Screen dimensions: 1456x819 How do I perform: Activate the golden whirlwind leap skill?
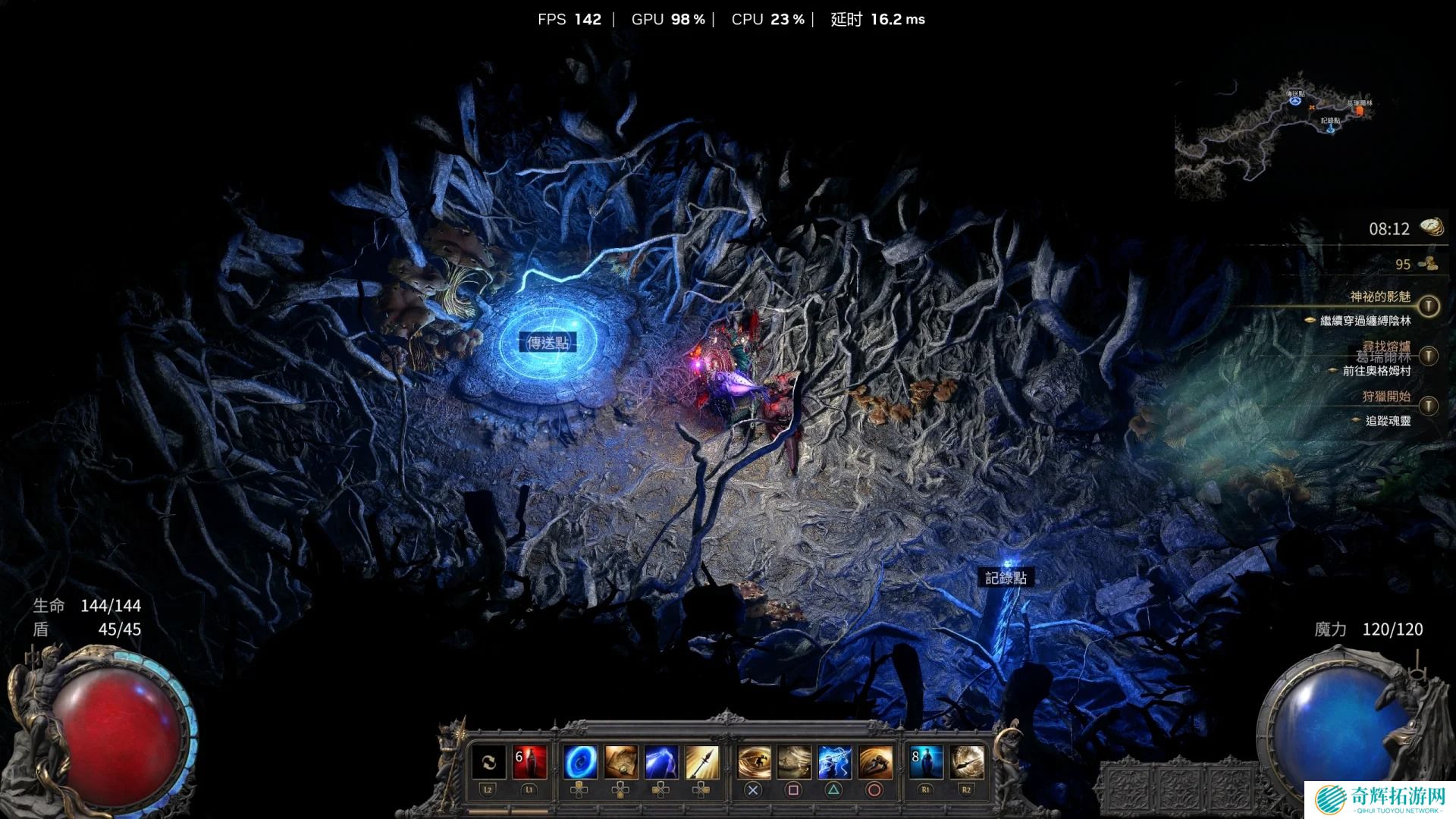coord(754,763)
